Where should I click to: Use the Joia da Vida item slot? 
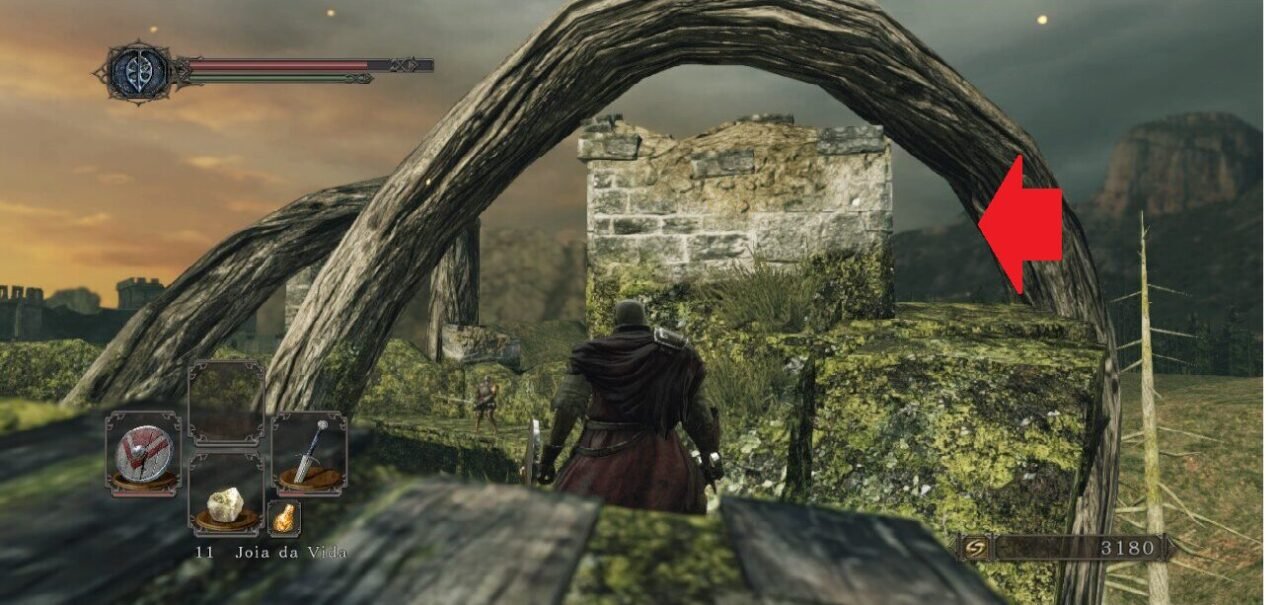click(226, 494)
